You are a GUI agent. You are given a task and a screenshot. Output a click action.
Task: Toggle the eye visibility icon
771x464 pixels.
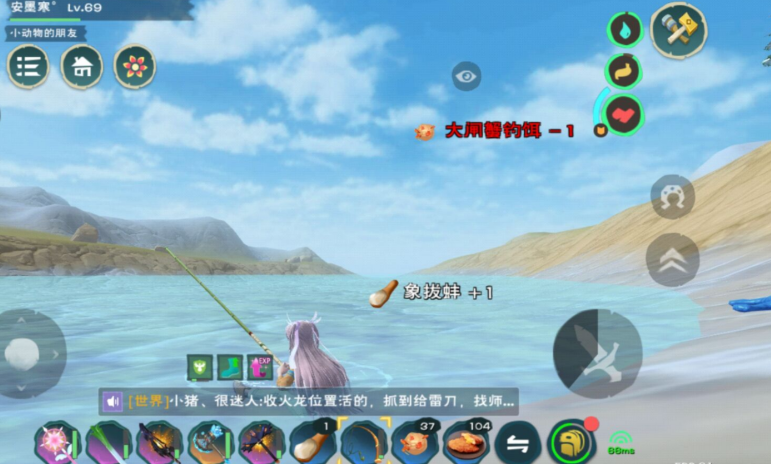point(466,76)
